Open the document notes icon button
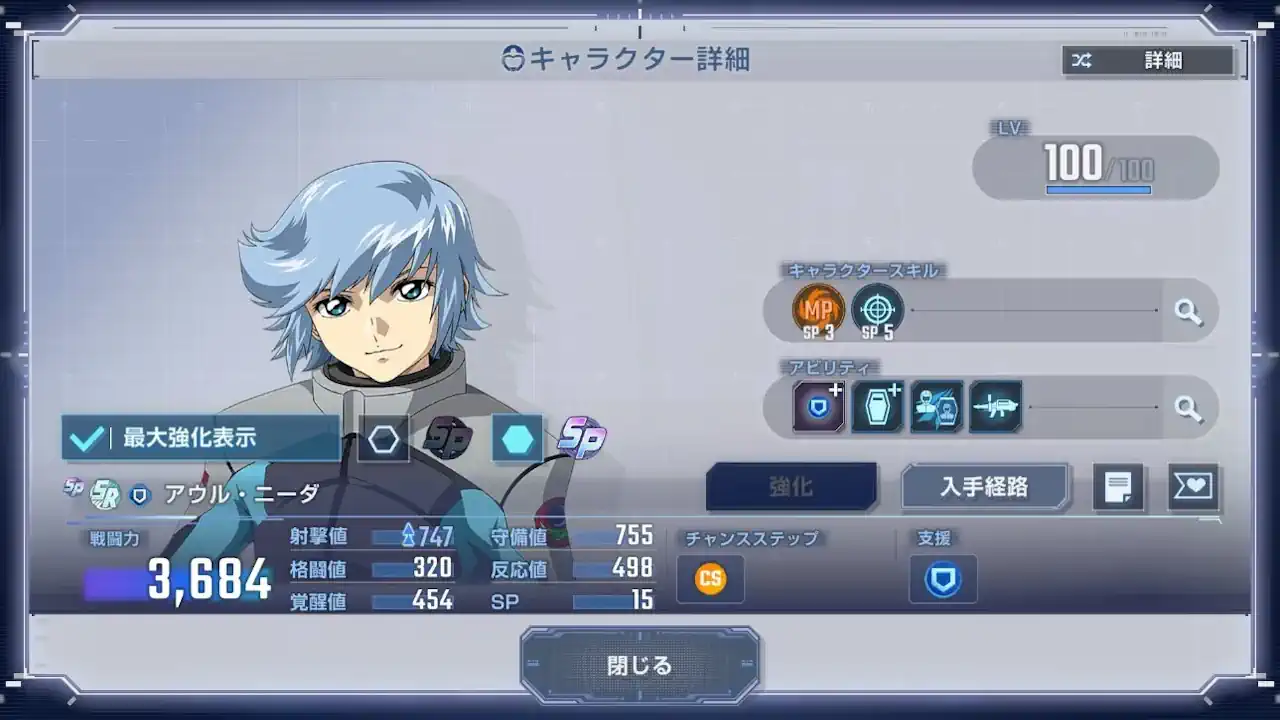 pyautogui.click(x=1118, y=487)
